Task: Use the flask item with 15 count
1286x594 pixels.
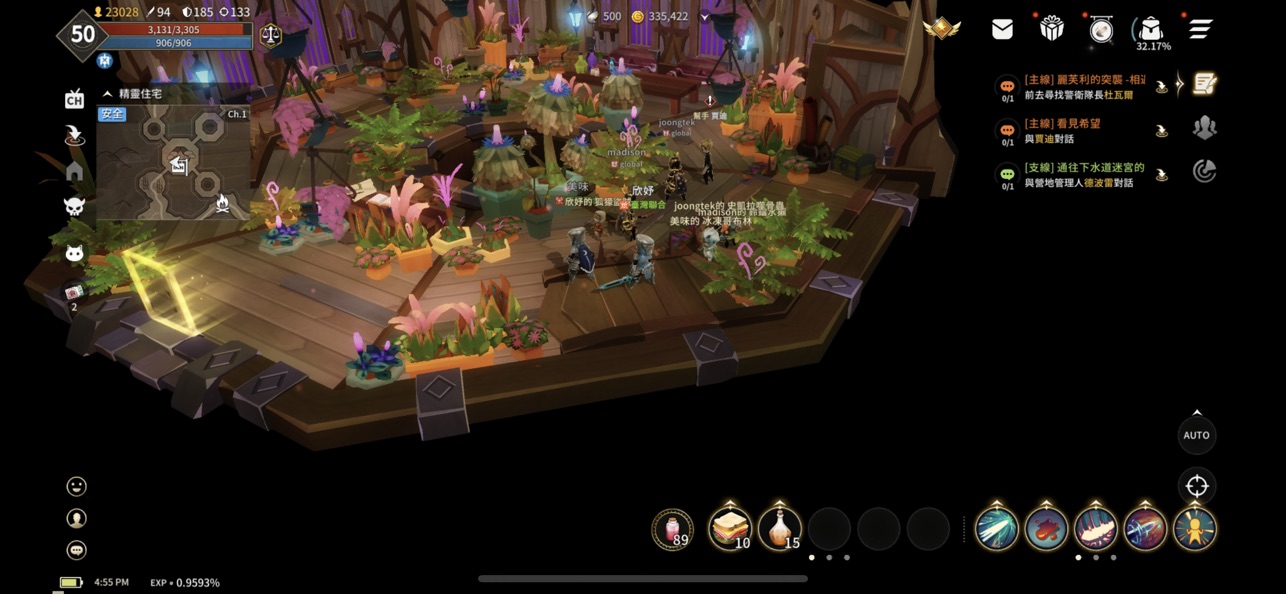Action: 780,528
